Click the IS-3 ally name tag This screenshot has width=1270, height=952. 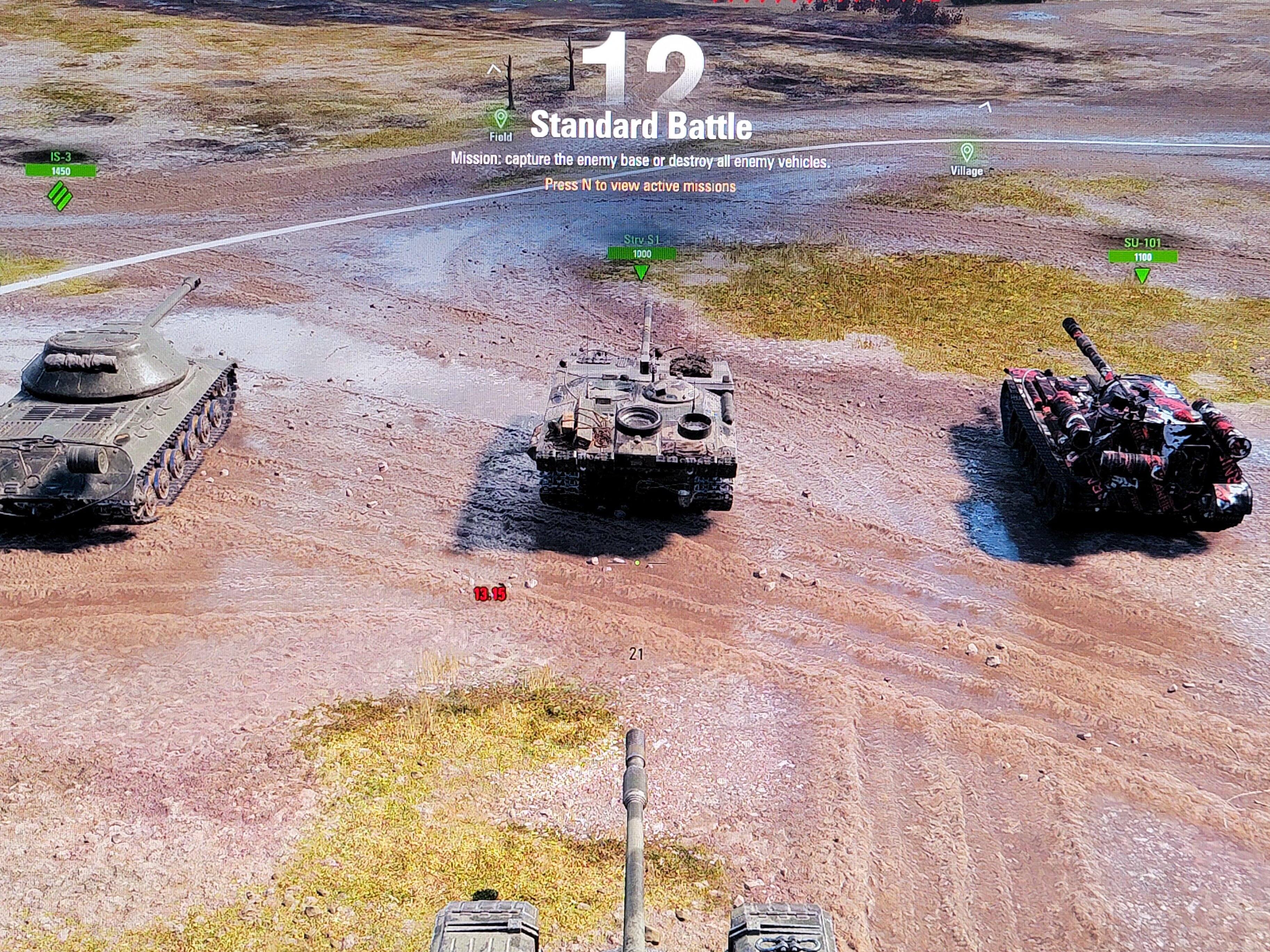click(x=60, y=157)
